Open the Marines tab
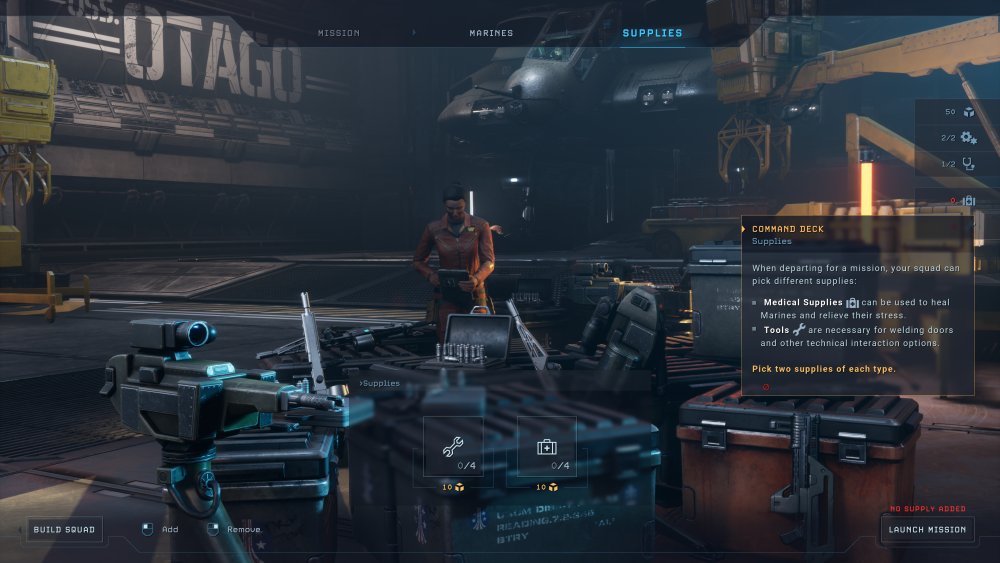 [491, 33]
